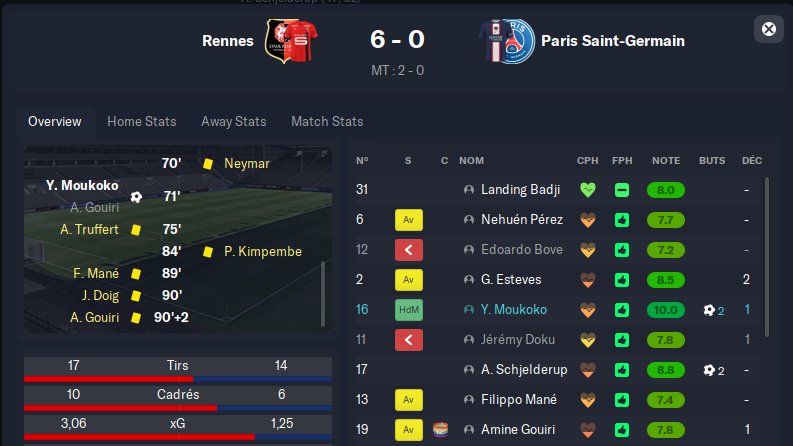Sort the list by BUTS column
The height and width of the screenshot is (446, 793).
(713, 160)
